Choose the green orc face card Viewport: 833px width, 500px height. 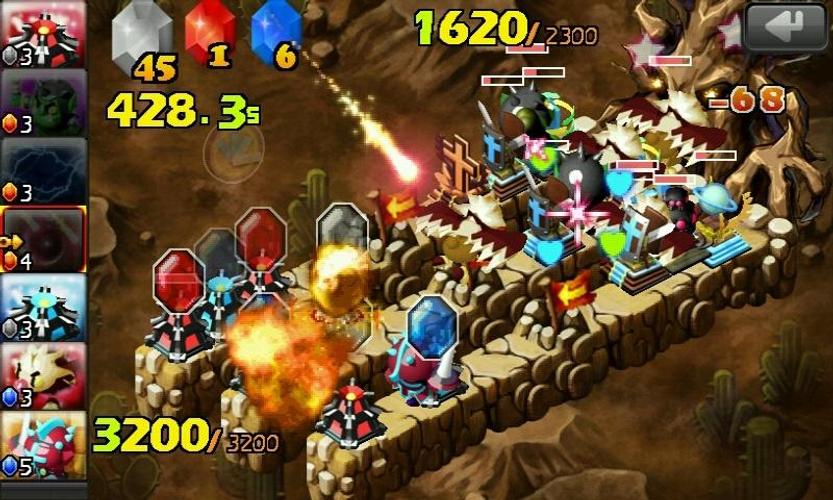(x=43, y=100)
